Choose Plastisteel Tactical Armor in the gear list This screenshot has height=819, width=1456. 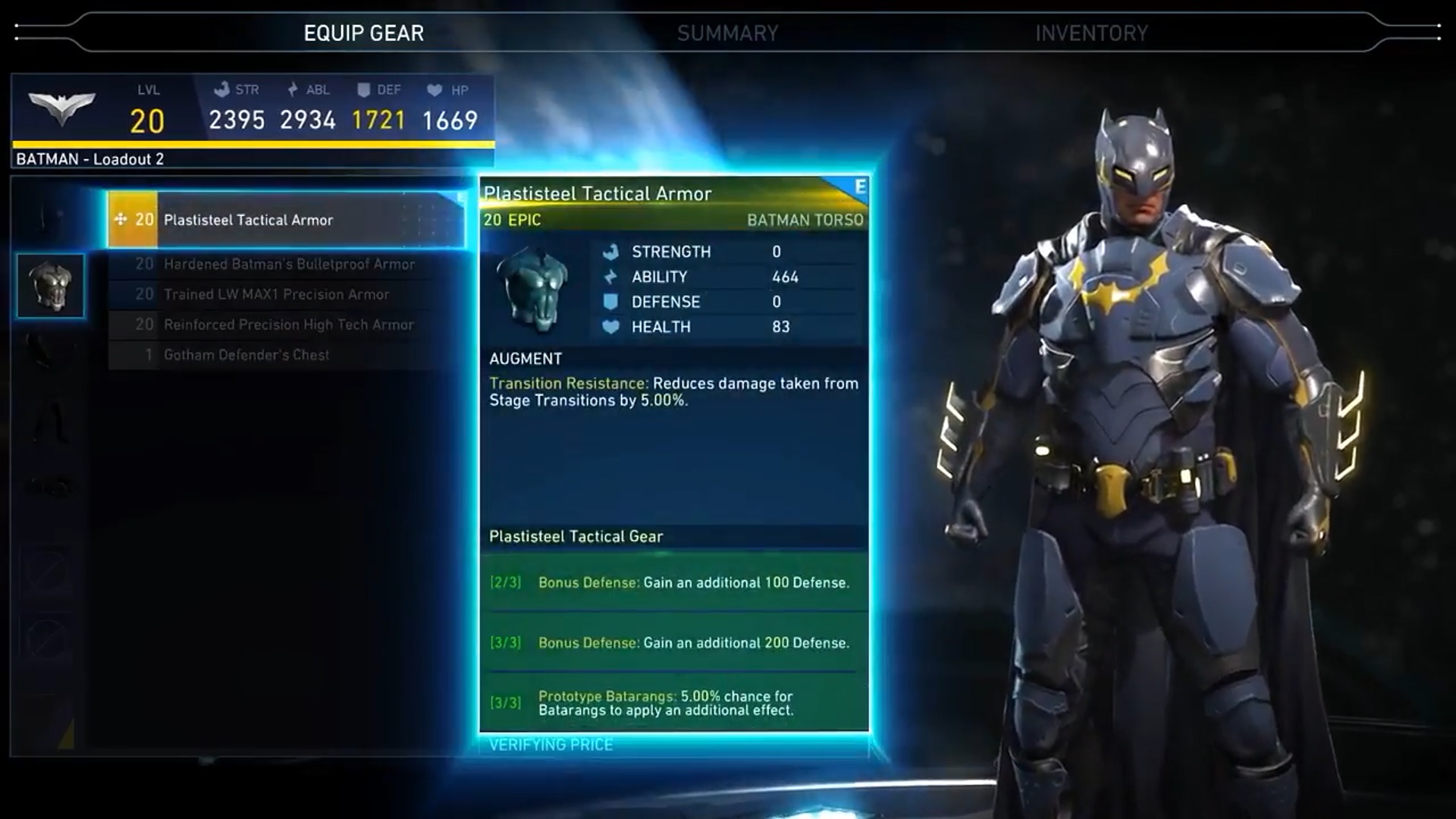pyautogui.click(x=287, y=220)
